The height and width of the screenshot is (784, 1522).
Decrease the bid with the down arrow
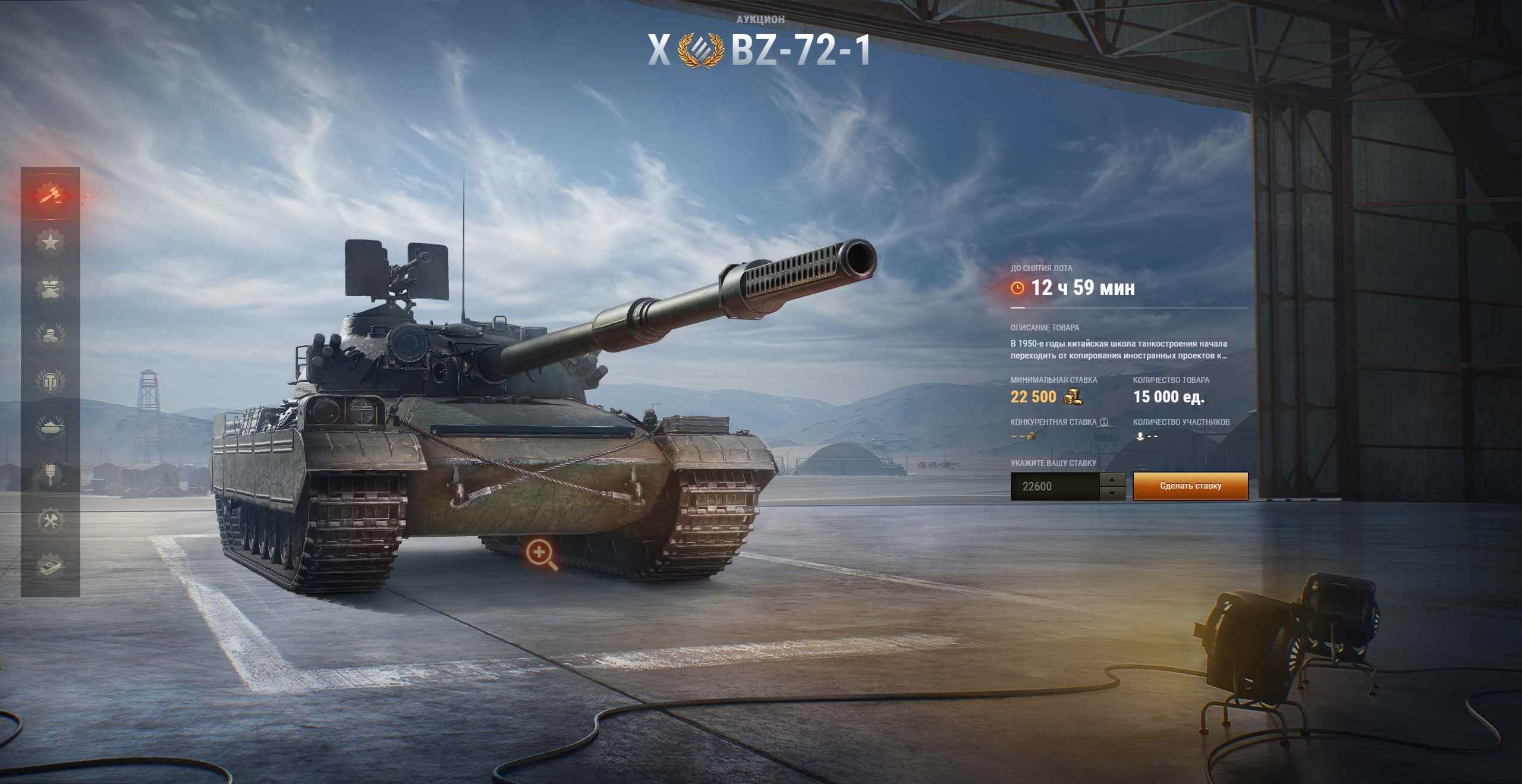tap(1112, 493)
